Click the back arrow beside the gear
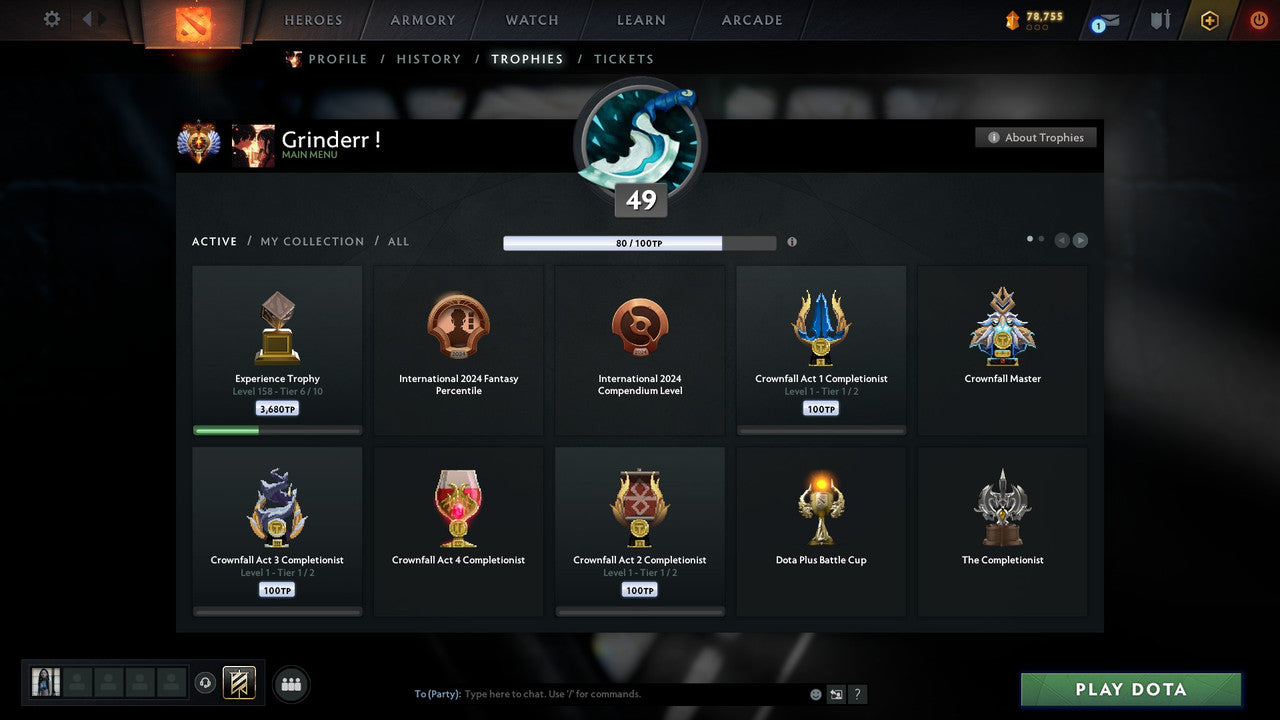 point(90,18)
